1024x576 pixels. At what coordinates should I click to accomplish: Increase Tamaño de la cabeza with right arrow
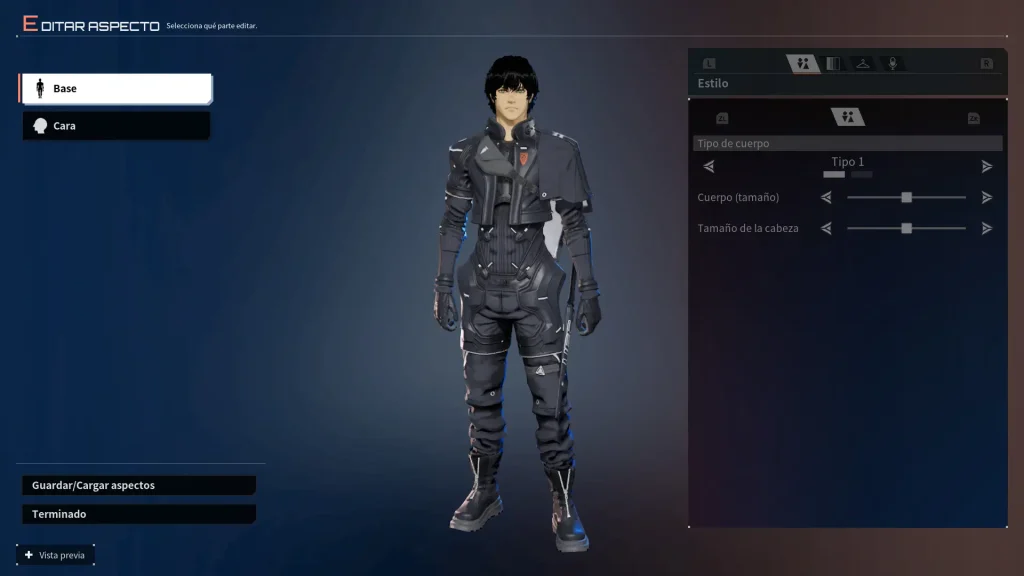(987, 228)
